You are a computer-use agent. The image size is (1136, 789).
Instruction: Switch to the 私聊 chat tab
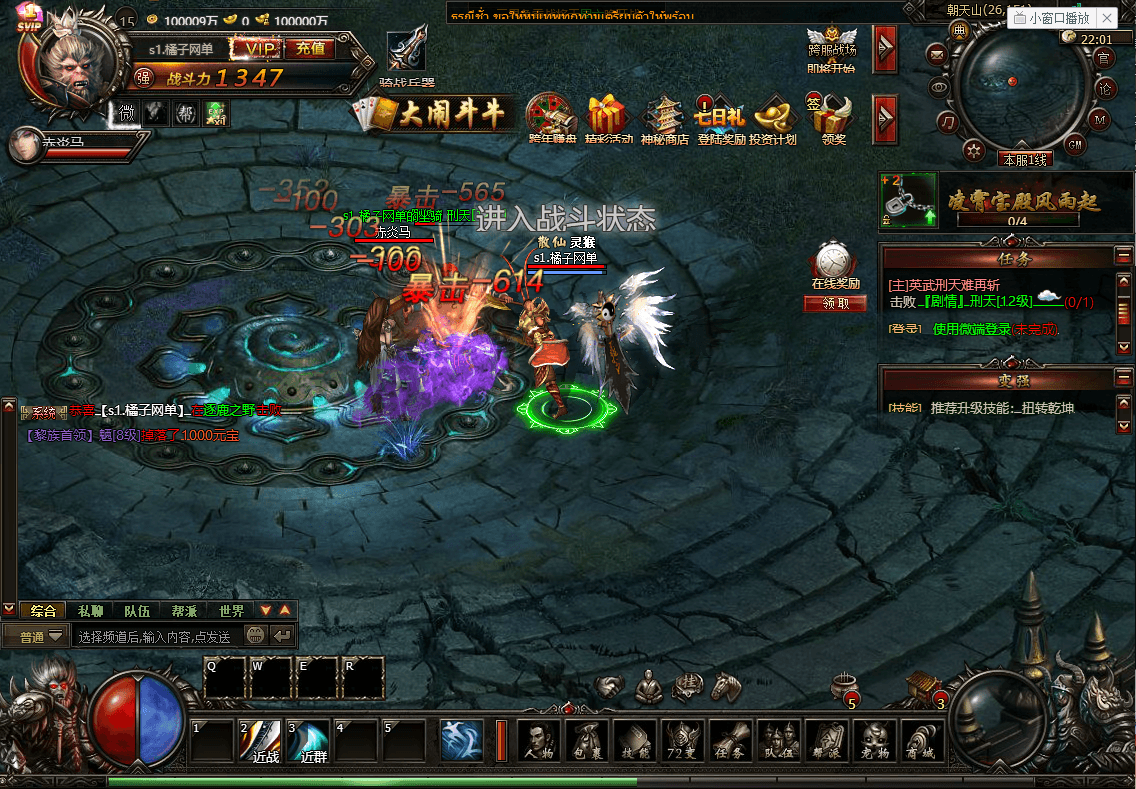coord(90,611)
